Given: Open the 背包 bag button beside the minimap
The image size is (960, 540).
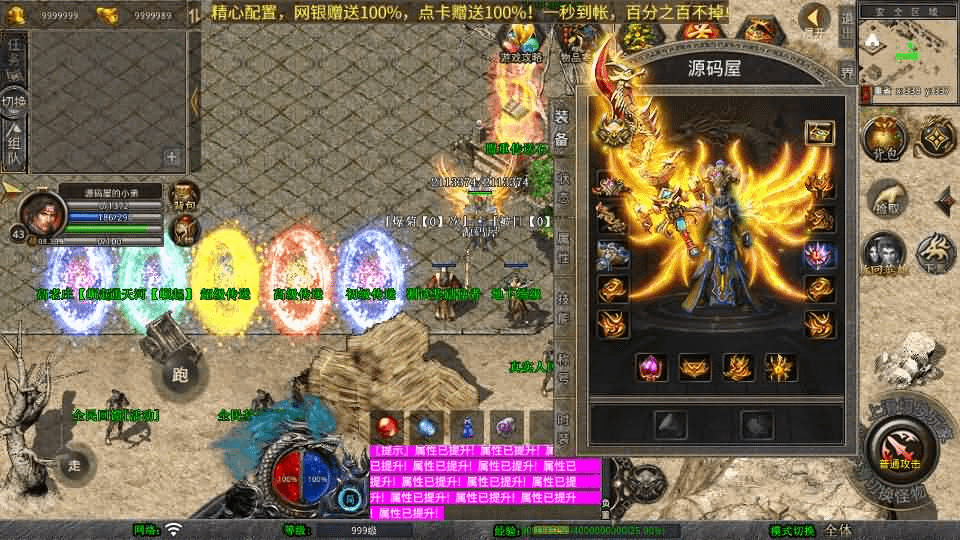Looking at the screenshot, I should click(882, 139).
